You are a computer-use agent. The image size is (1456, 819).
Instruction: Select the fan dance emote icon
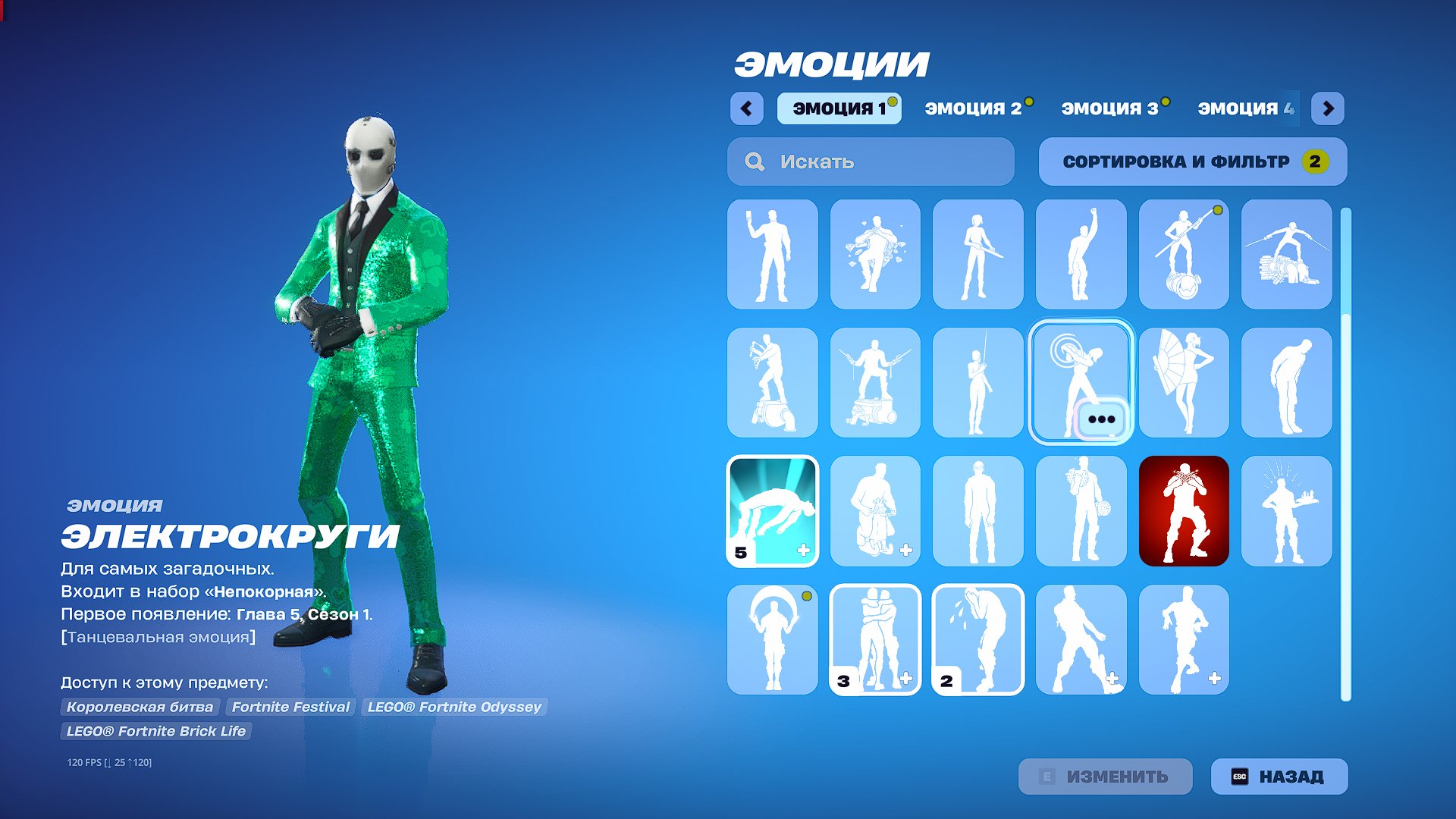tap(1183, 381)
